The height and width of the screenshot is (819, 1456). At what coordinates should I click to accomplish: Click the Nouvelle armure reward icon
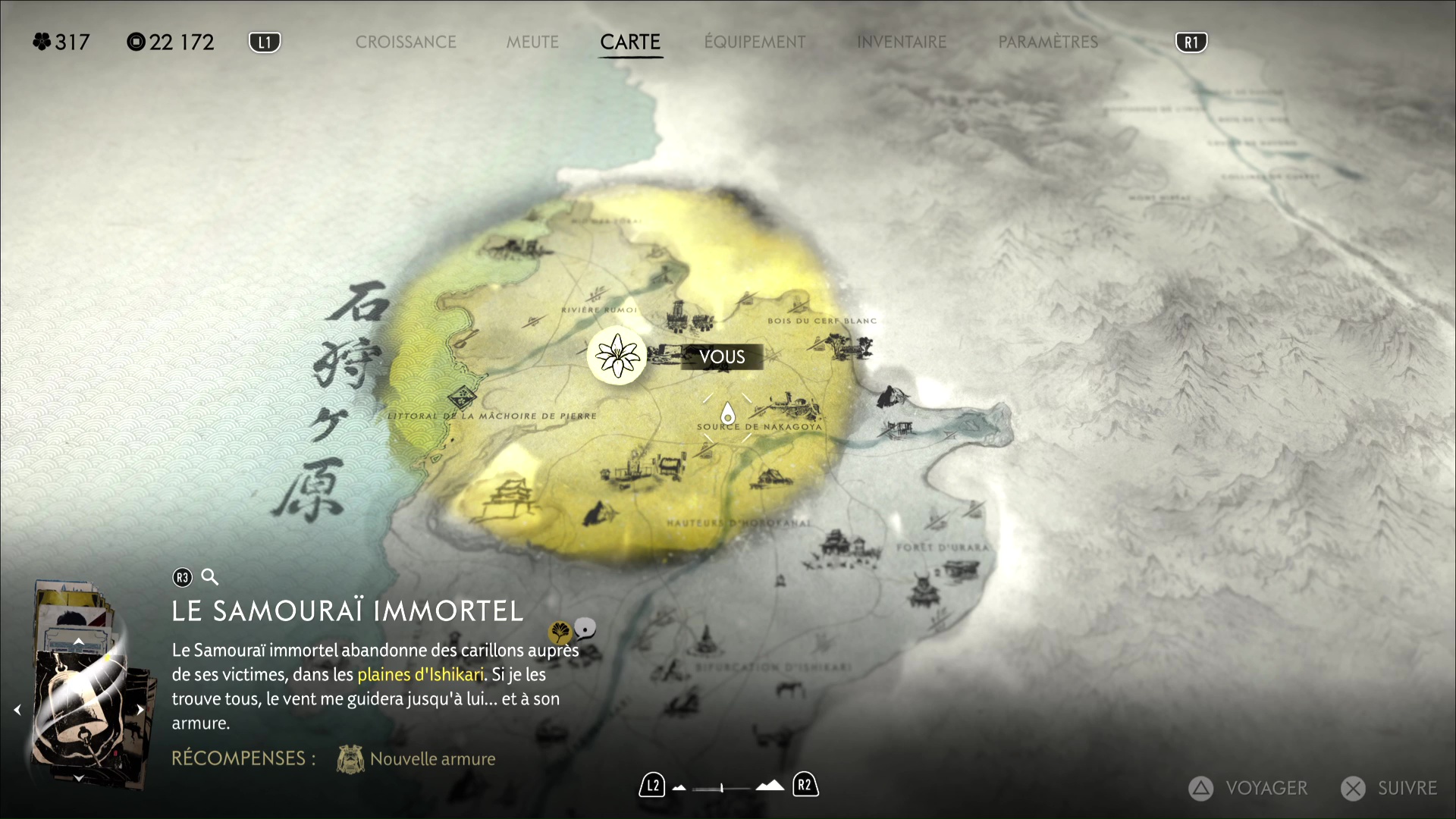point(350,759)
